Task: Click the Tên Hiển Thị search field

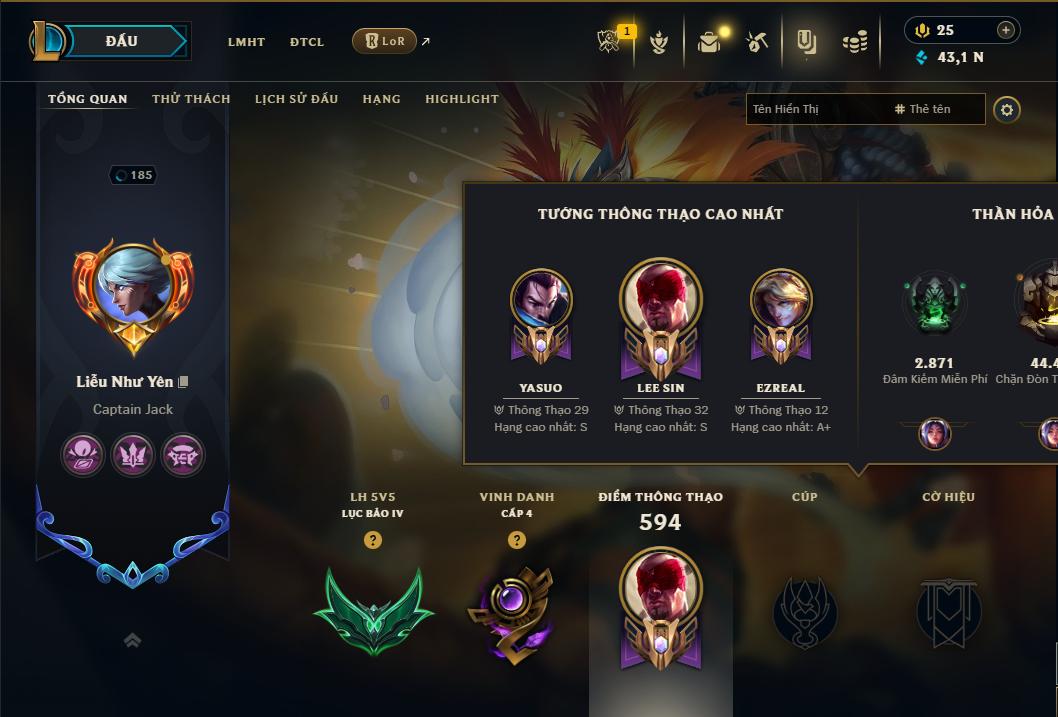Action: click(x=815, y=109)
